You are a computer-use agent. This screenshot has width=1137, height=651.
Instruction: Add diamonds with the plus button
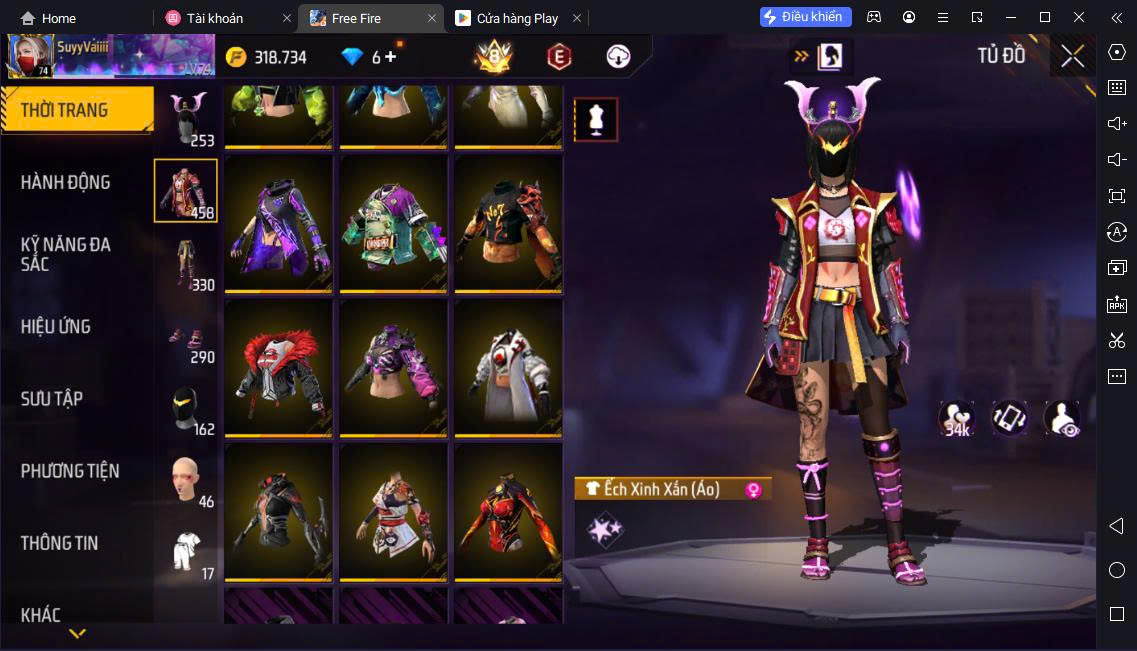coord(390,57)
